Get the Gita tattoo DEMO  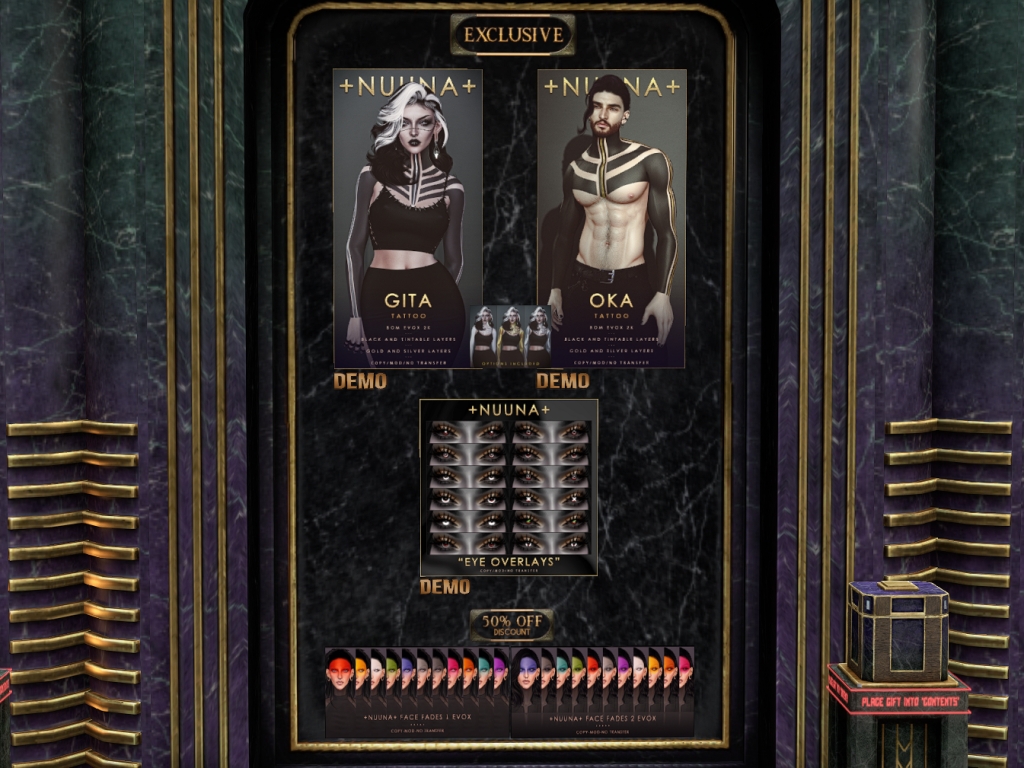360,381
